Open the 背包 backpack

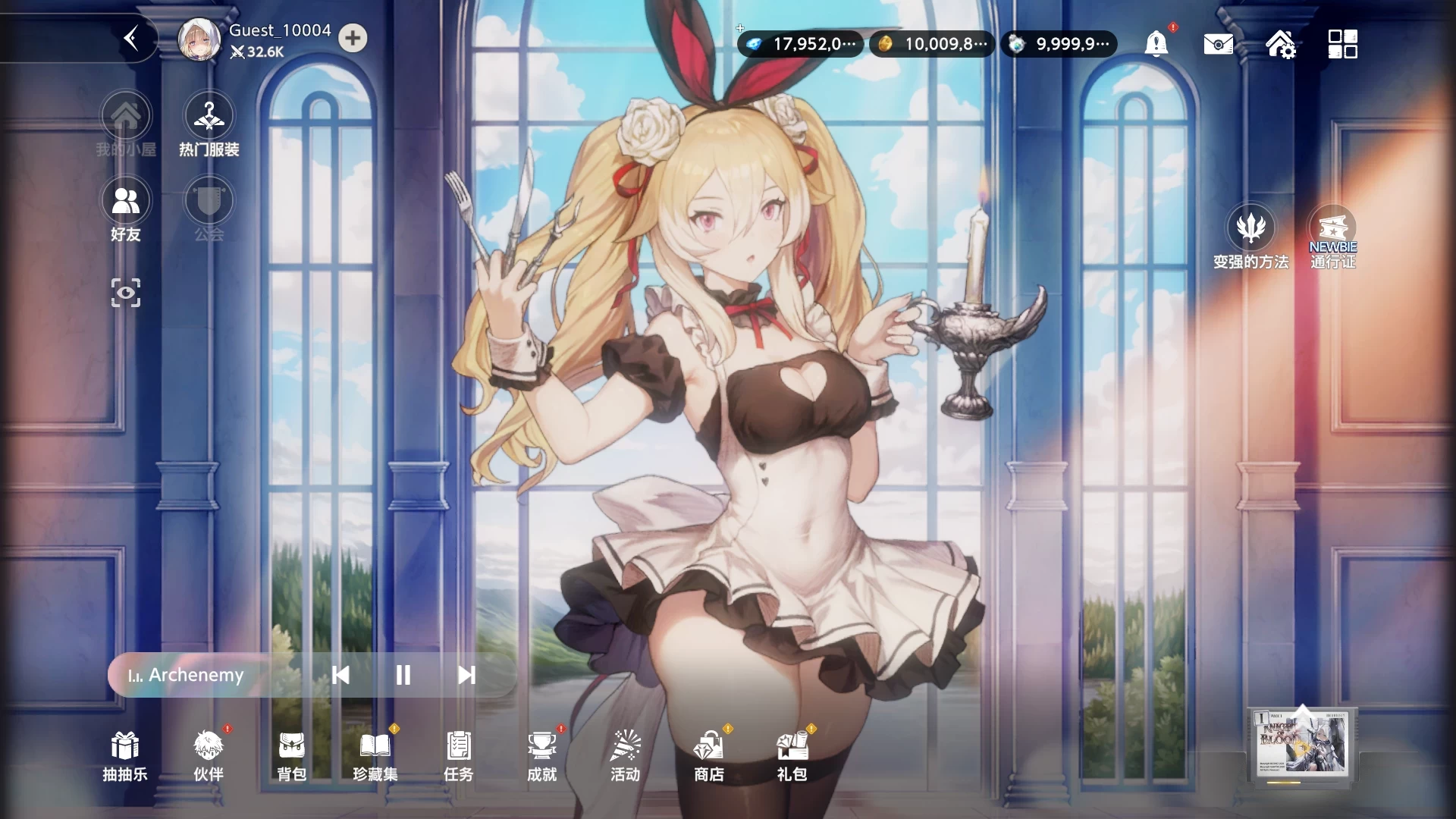(x=292, y=755)
